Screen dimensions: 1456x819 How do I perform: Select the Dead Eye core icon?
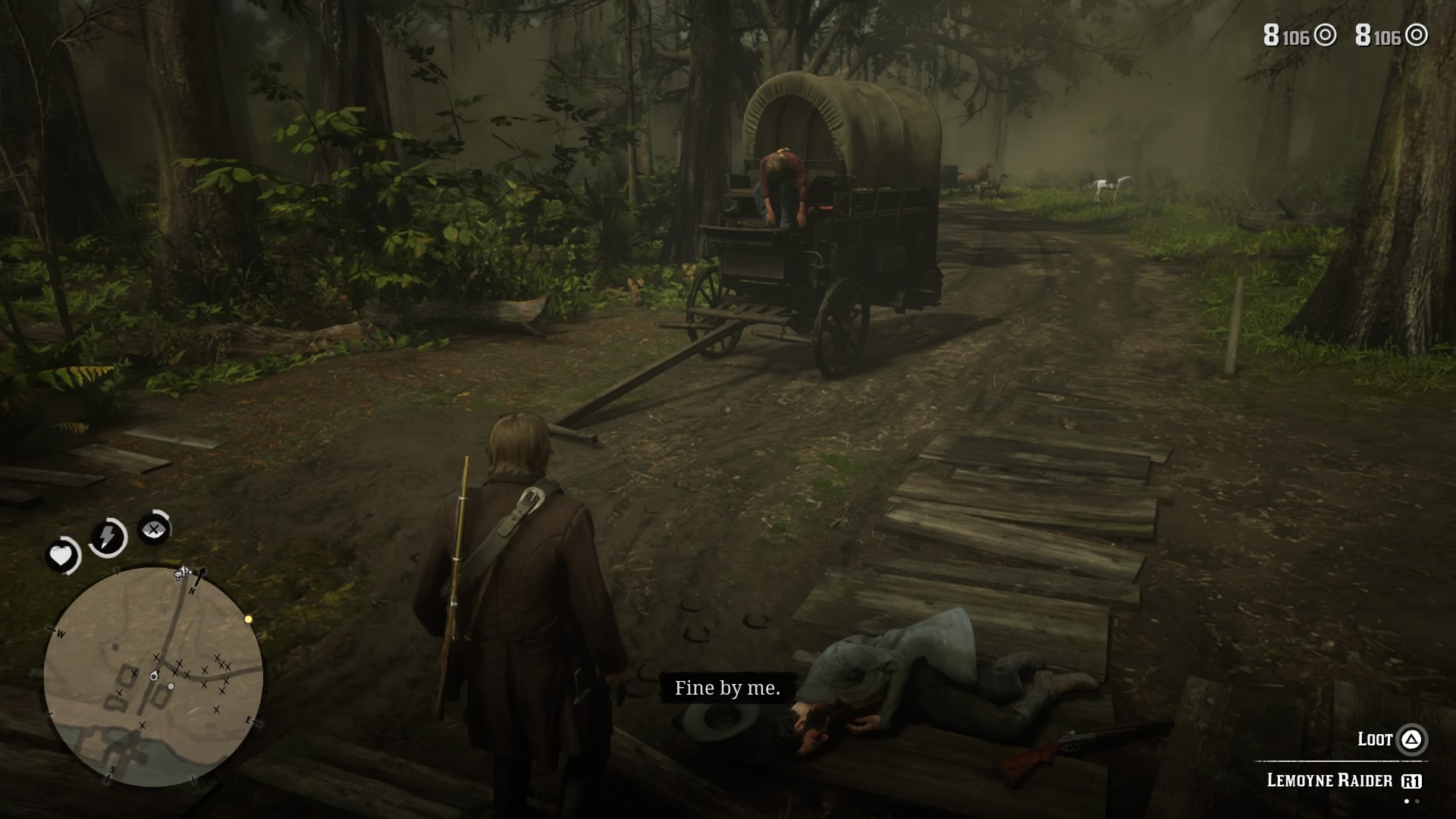(x=153, y=529)
